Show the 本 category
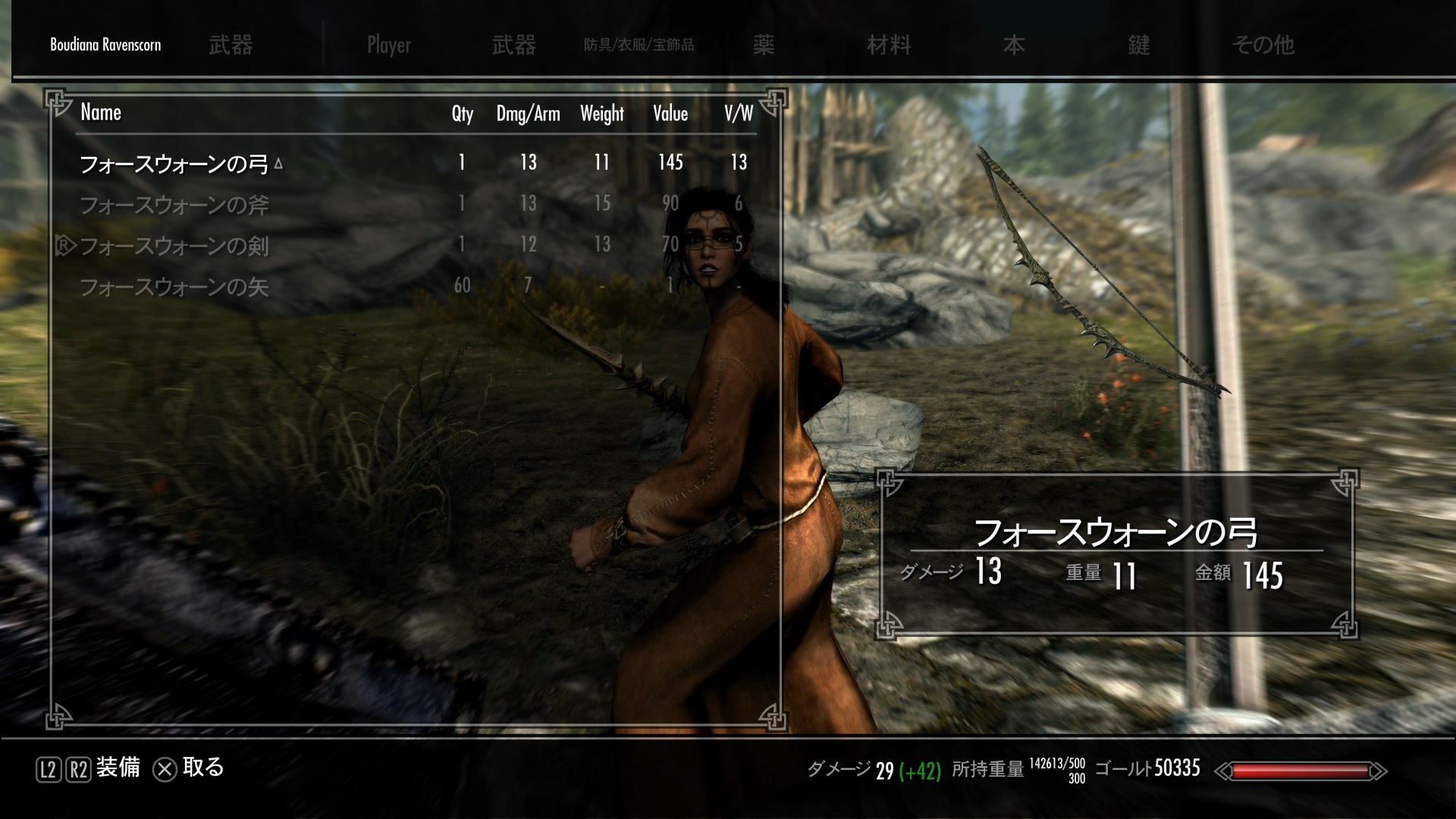1456x819 pixels. pyautogui.click(x=1014, y=45)
